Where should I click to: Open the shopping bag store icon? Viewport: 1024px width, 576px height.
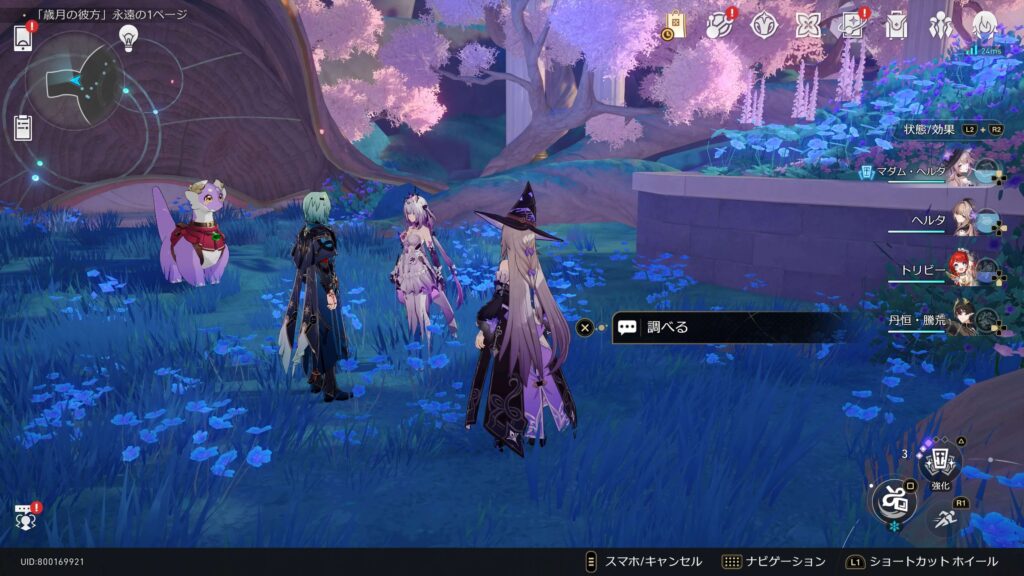[x=675, y=25]
